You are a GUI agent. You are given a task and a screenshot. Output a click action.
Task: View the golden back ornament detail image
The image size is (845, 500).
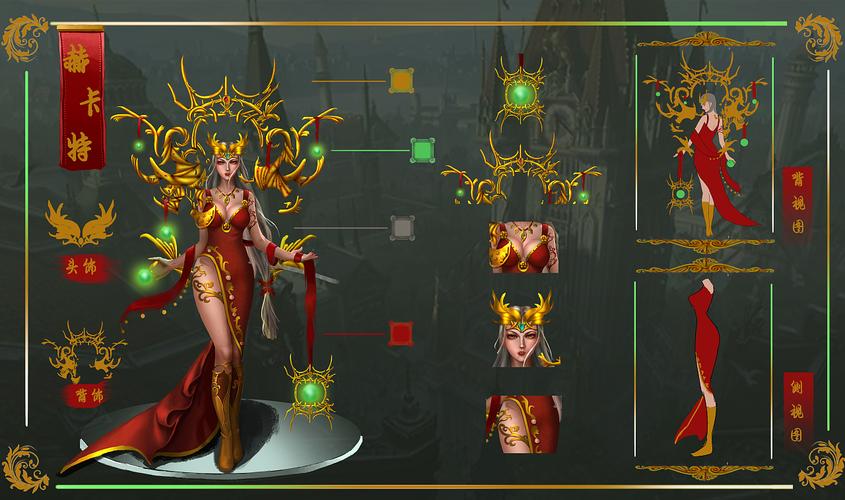click(518, 176)
